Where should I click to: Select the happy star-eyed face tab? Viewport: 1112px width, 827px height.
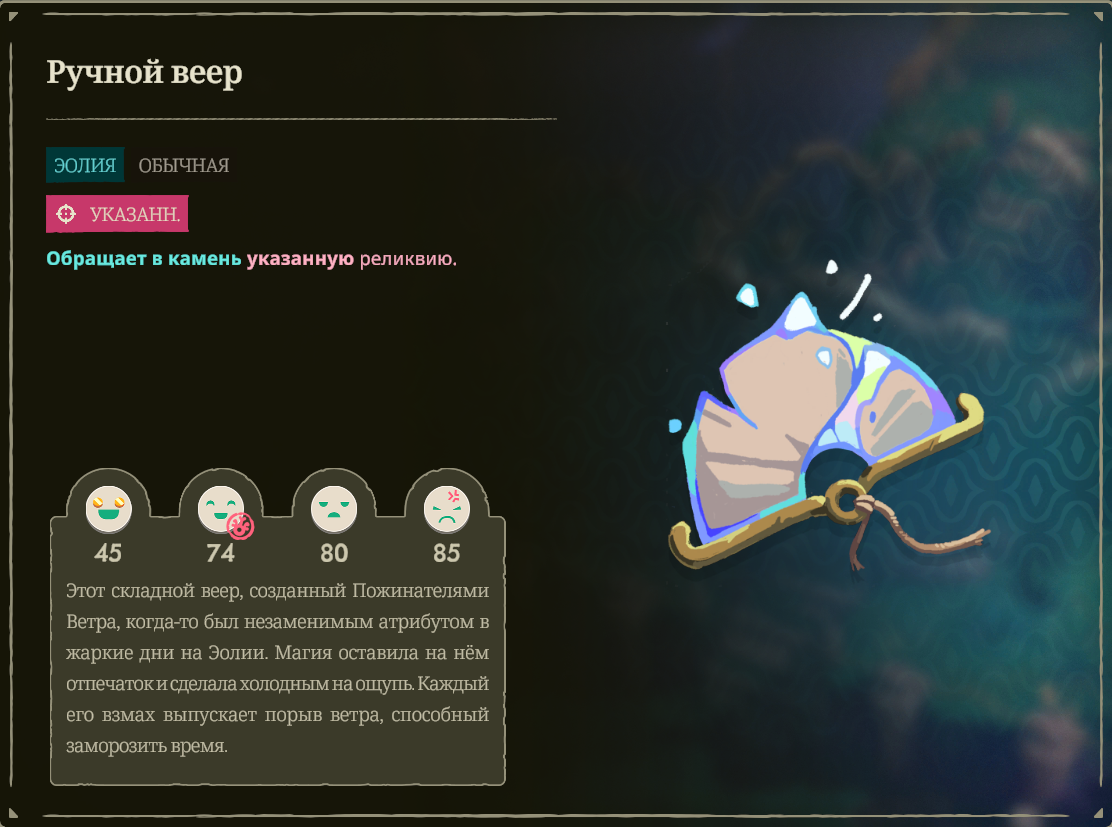point(108,509)
